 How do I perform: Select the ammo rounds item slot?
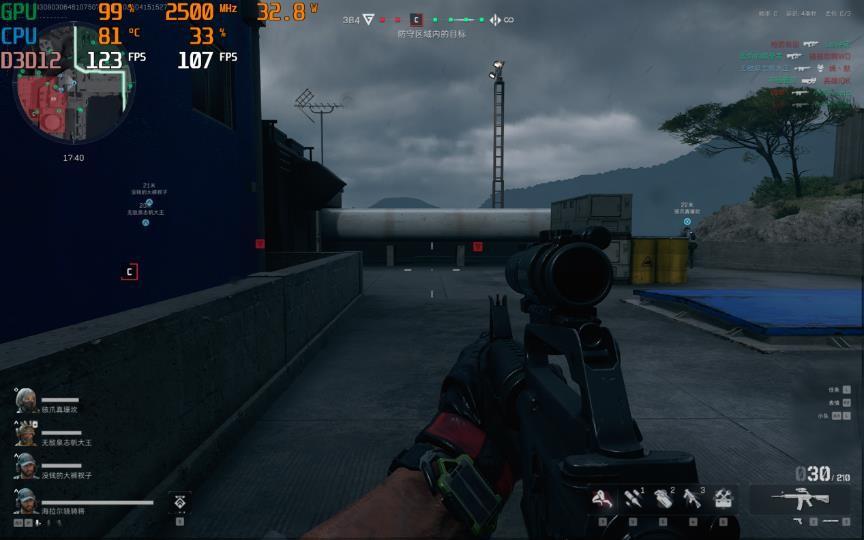tap(634, 498)
